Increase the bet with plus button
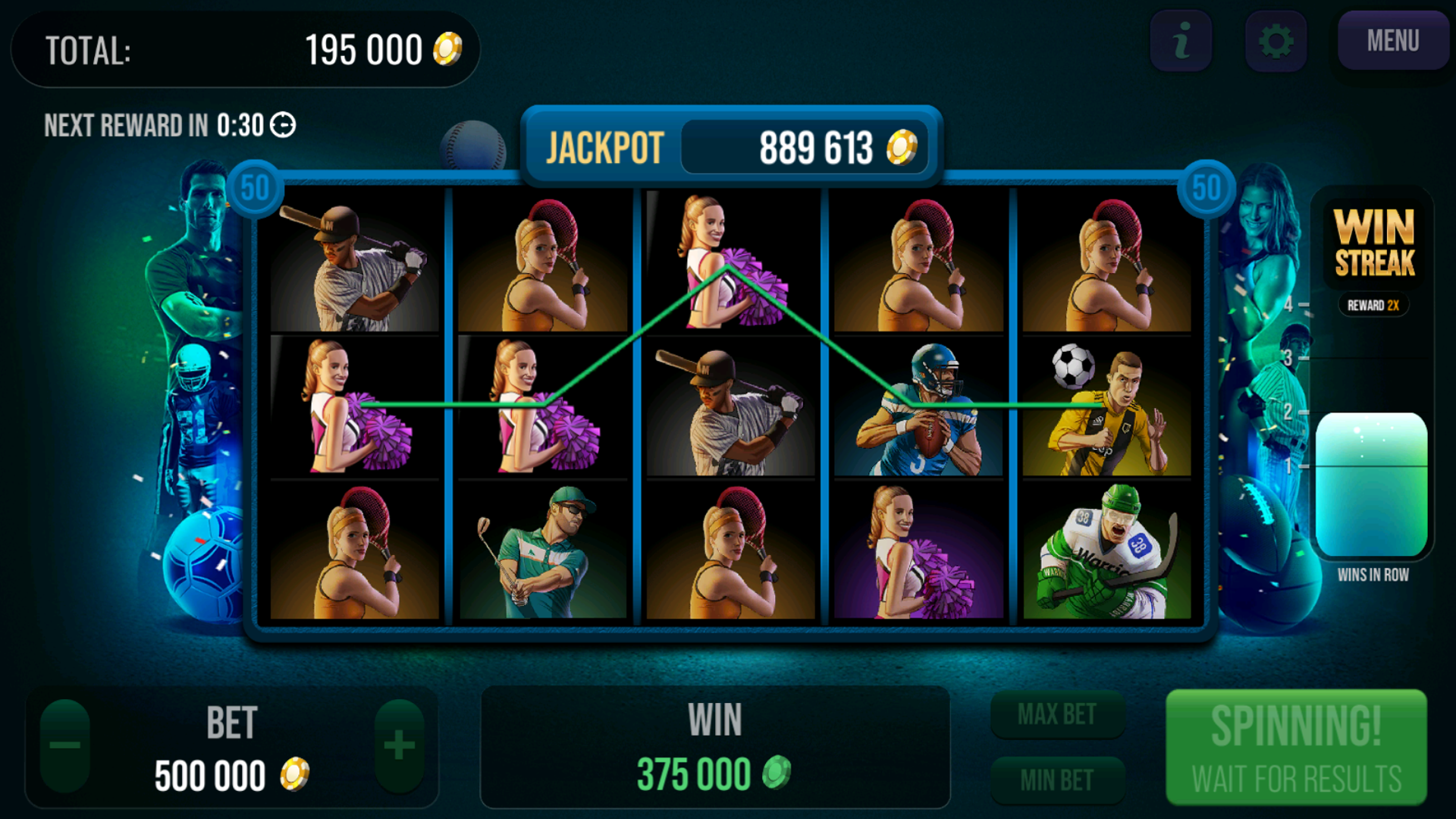The image size is (1456, 819). (x=399, y=745)
